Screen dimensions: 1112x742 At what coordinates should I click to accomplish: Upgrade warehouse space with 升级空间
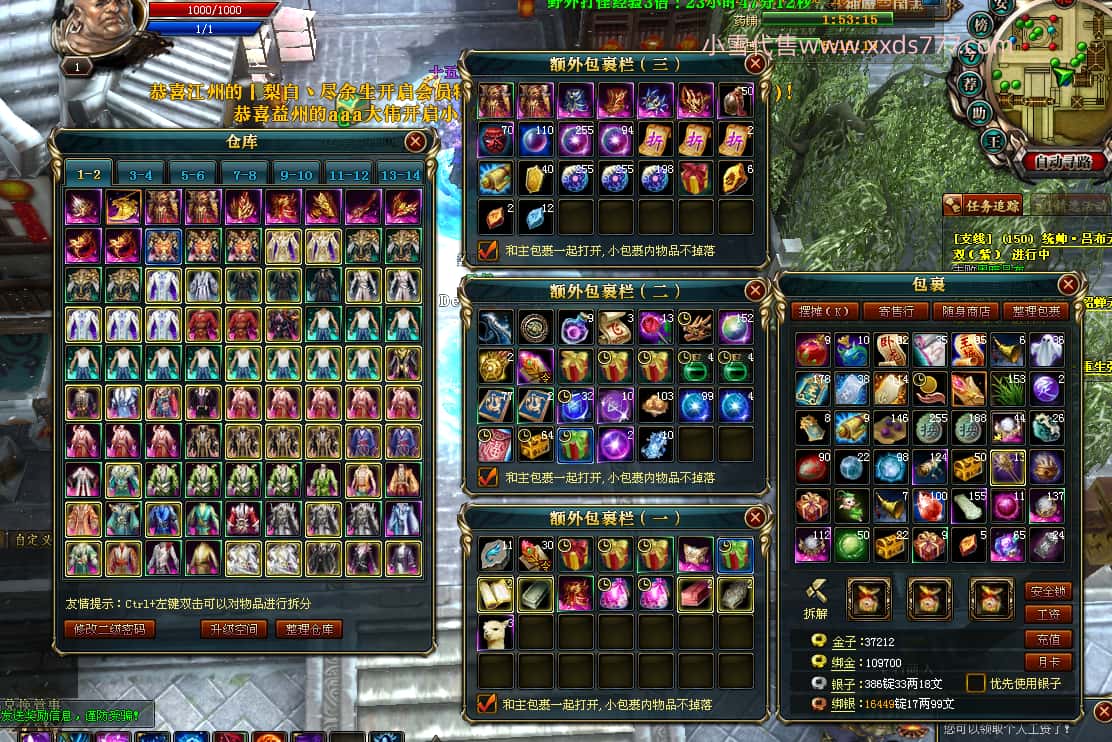click(x=233, y=629)
